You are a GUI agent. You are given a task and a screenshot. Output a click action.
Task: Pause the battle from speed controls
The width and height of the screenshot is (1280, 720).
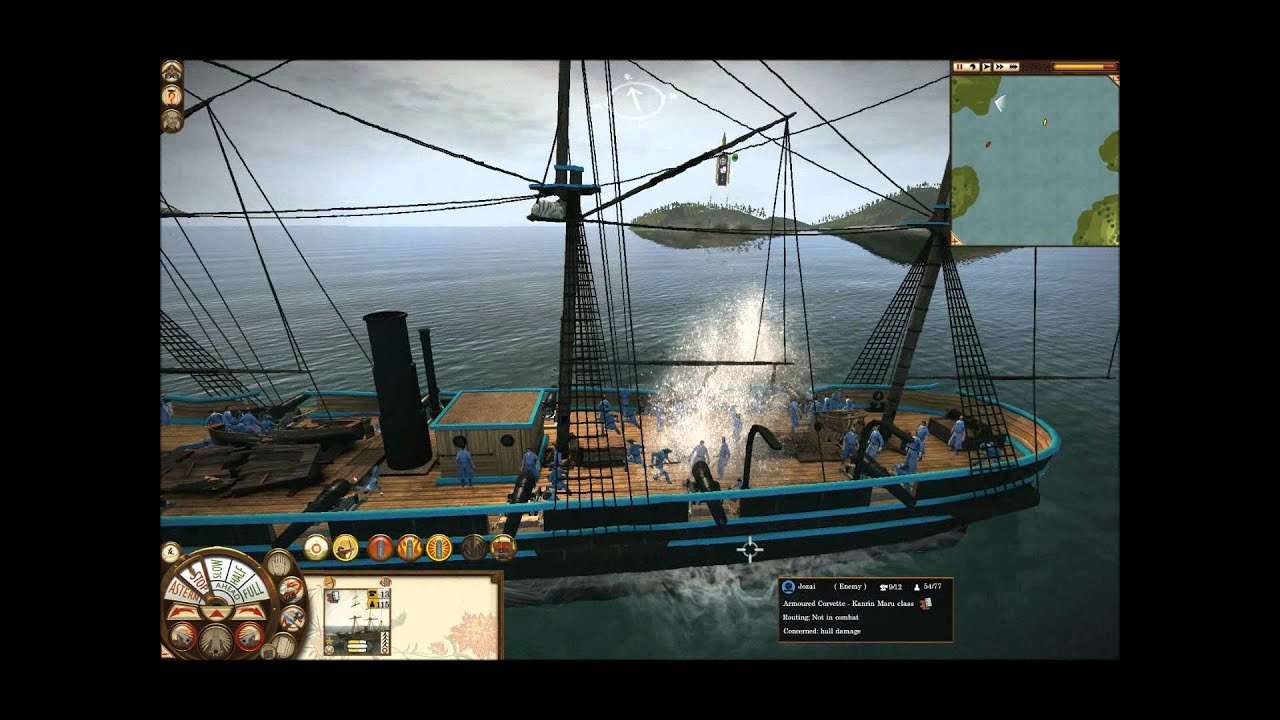coord(960,67)
